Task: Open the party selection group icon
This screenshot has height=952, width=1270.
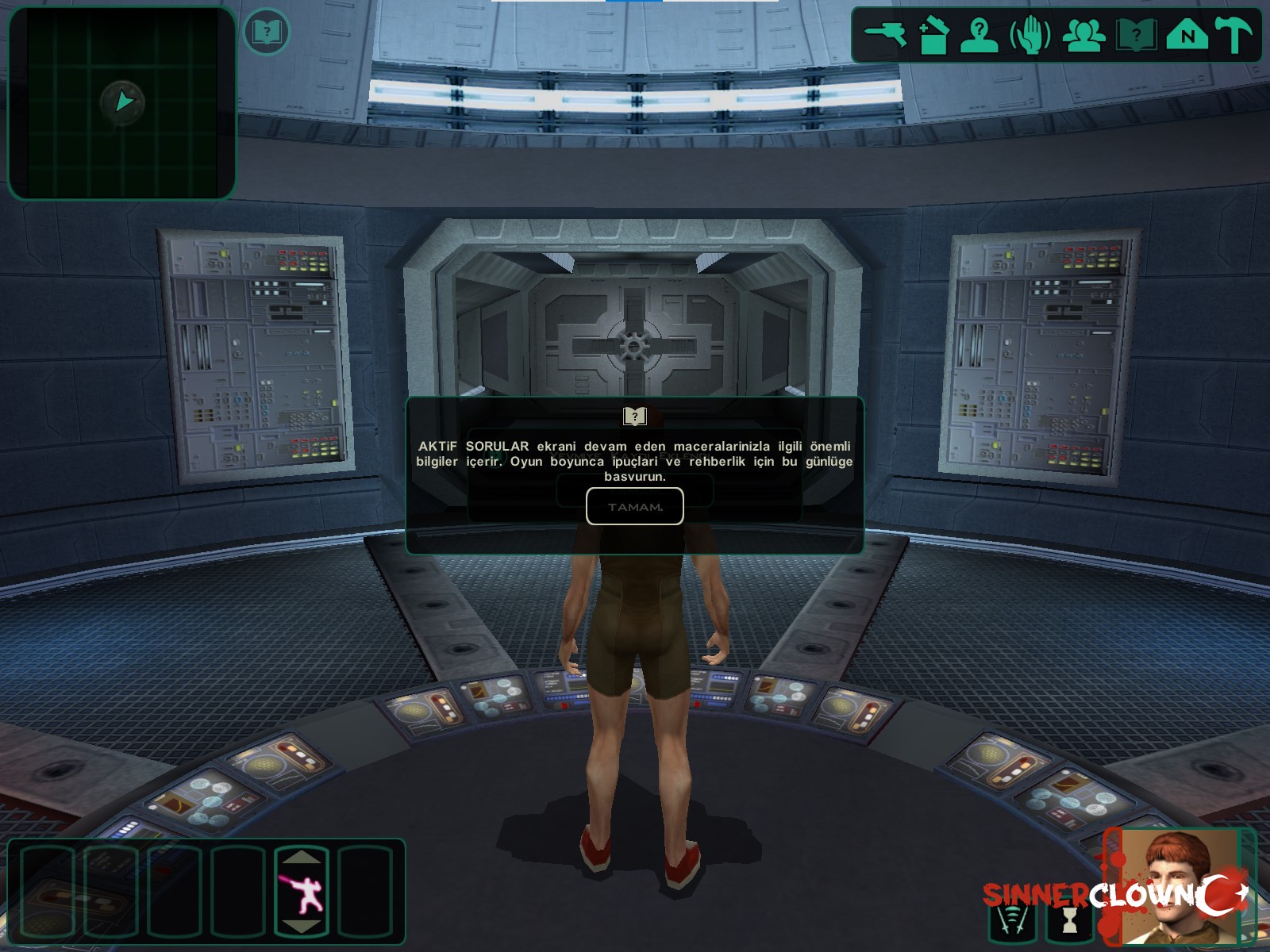Action: [x=1083, y=36]
